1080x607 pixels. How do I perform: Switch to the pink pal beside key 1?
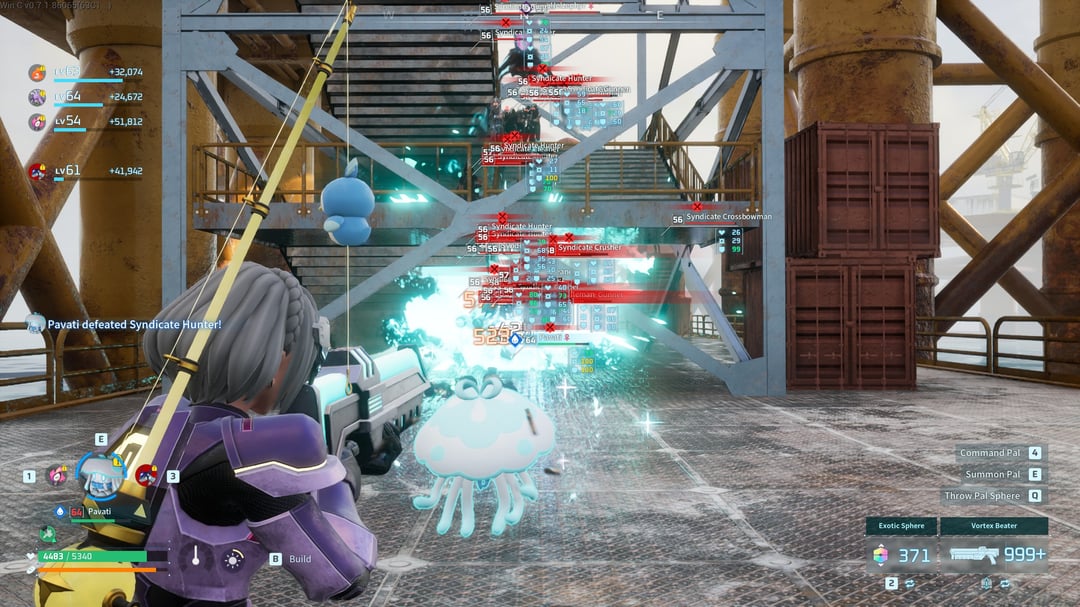pyautogui.click(x=56, y=476)
